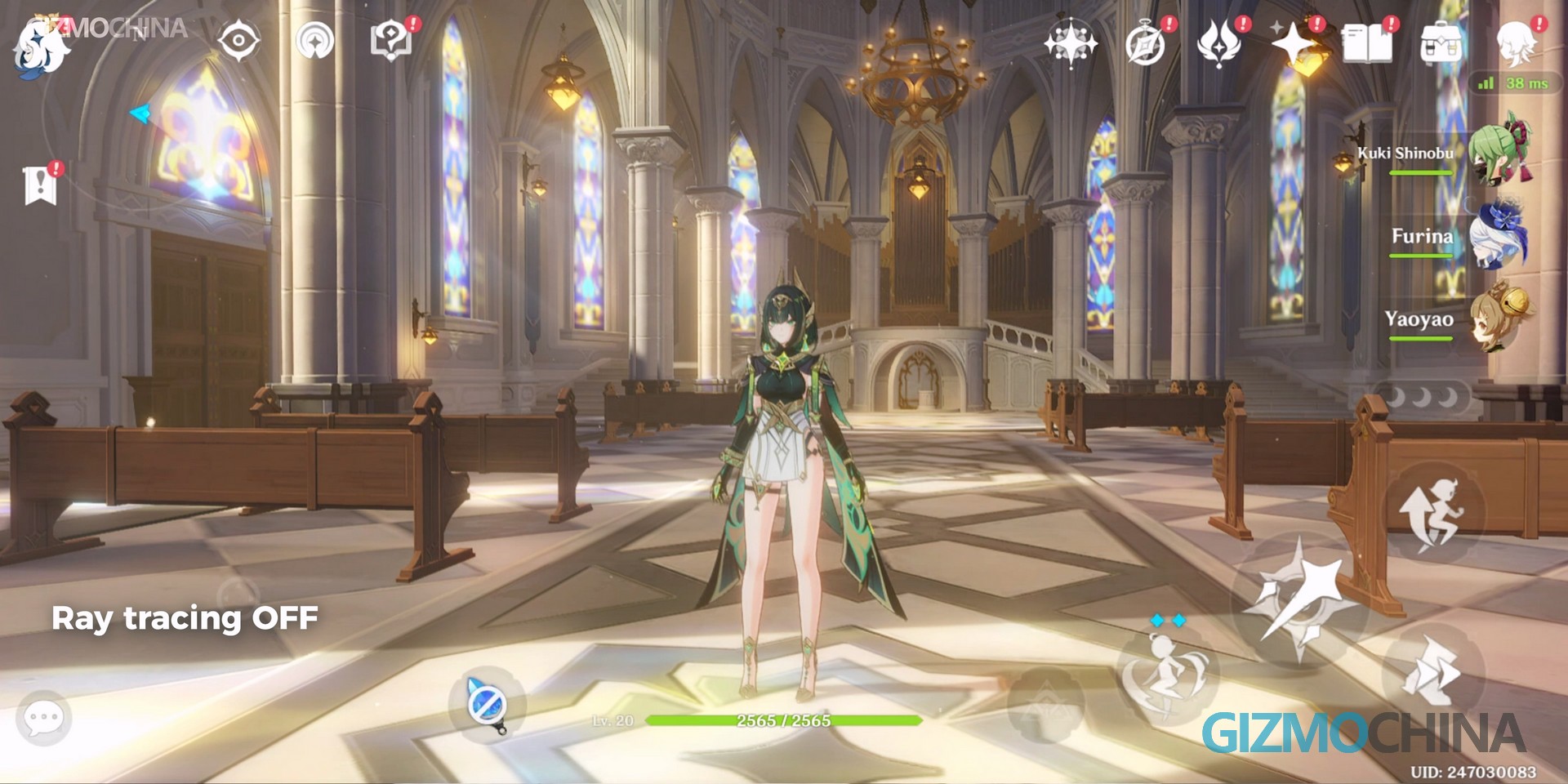Open the quest icon with question mark

pos(390,40)
